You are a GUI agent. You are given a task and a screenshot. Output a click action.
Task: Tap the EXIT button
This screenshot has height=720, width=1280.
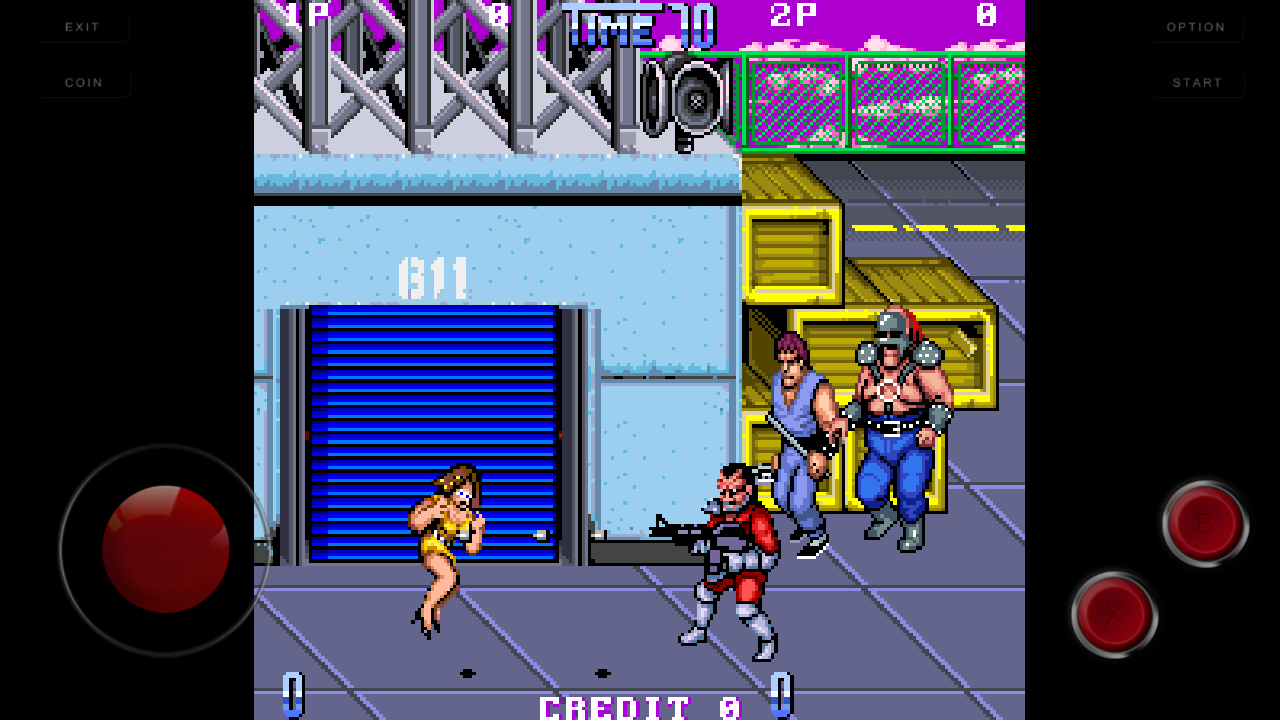pos(83,27)
